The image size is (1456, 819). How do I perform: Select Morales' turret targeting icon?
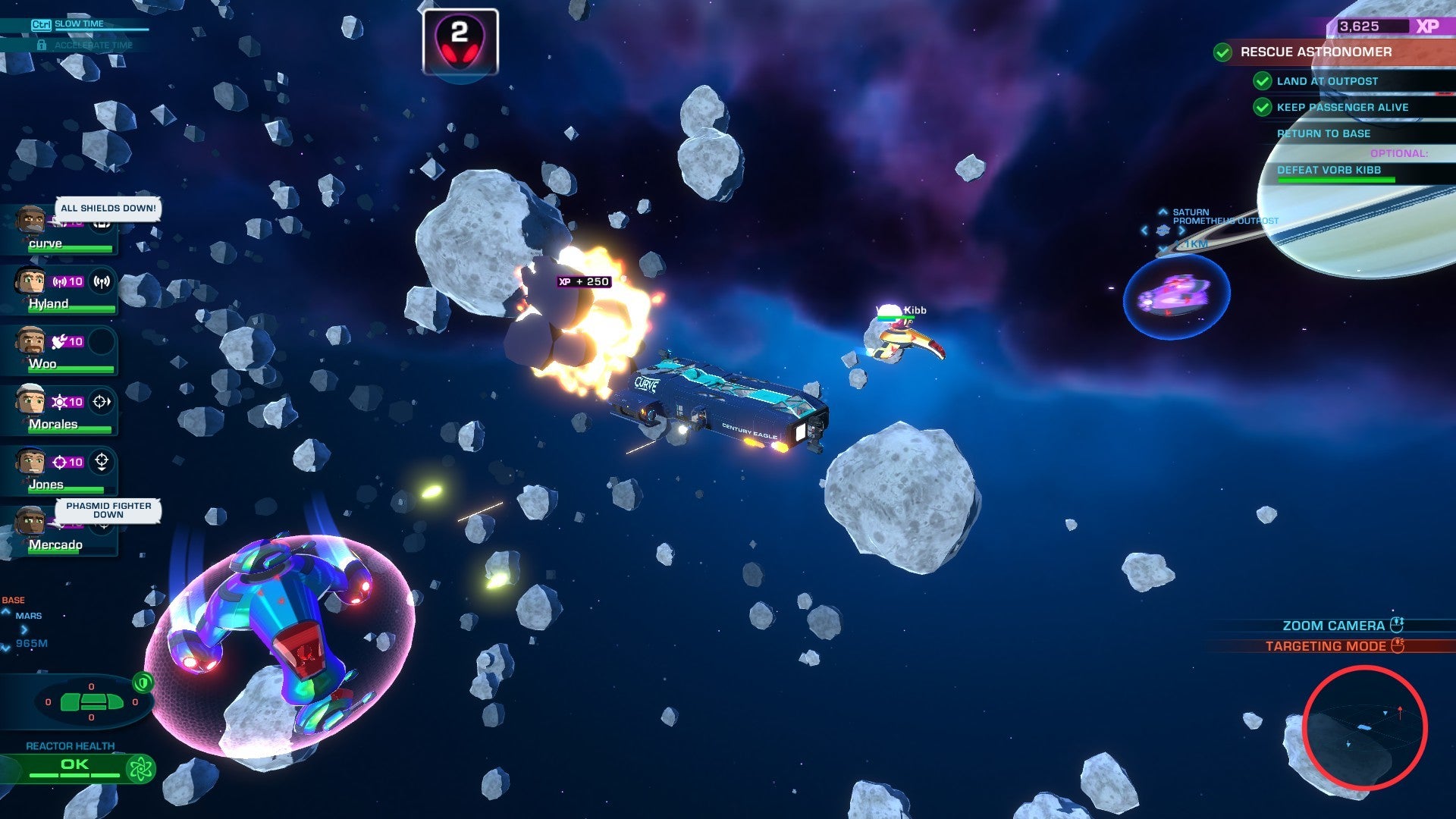click(101, 400)
